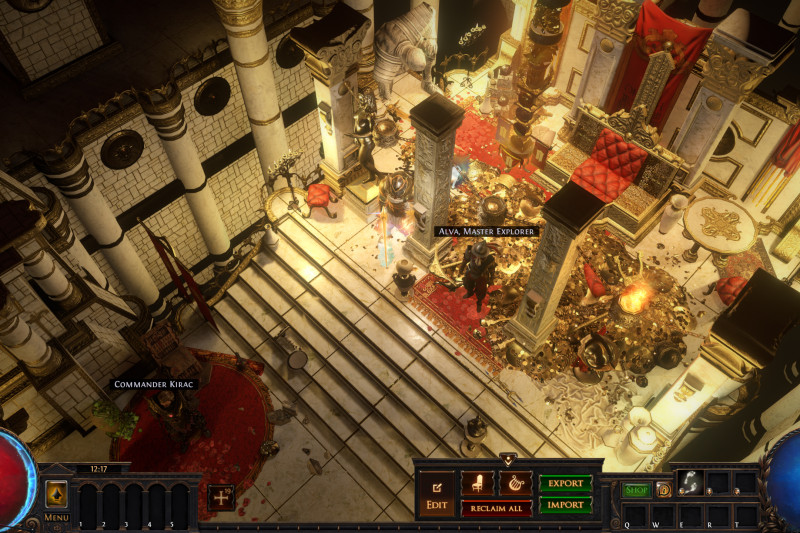Export the hideout layout
This screenshot has width=800, height=533.
tap(565, 483)
